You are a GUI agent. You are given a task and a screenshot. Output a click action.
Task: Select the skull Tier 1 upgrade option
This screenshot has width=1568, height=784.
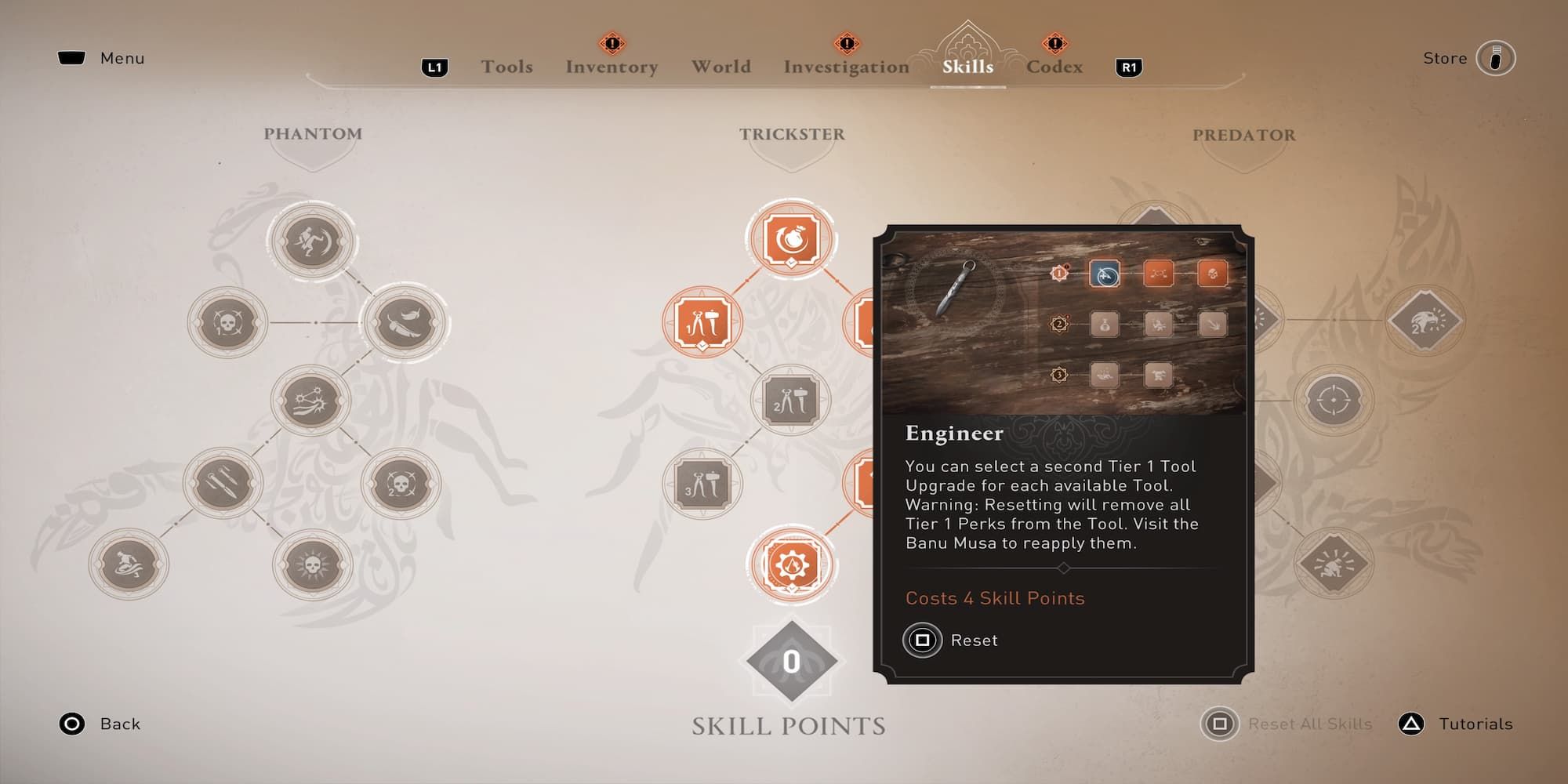coord(1213,274)
